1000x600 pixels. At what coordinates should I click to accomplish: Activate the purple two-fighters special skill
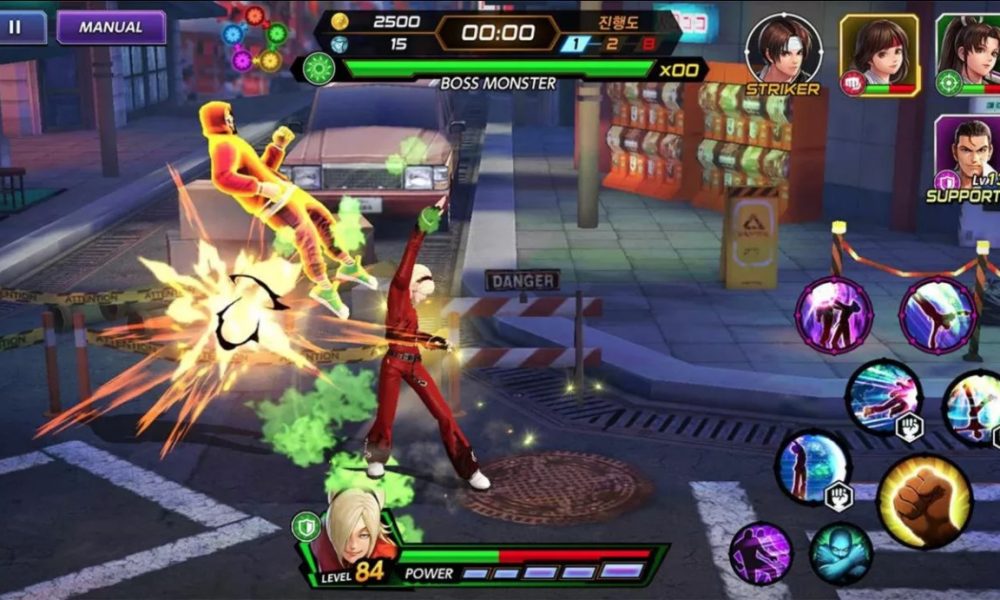pos(833,316)
